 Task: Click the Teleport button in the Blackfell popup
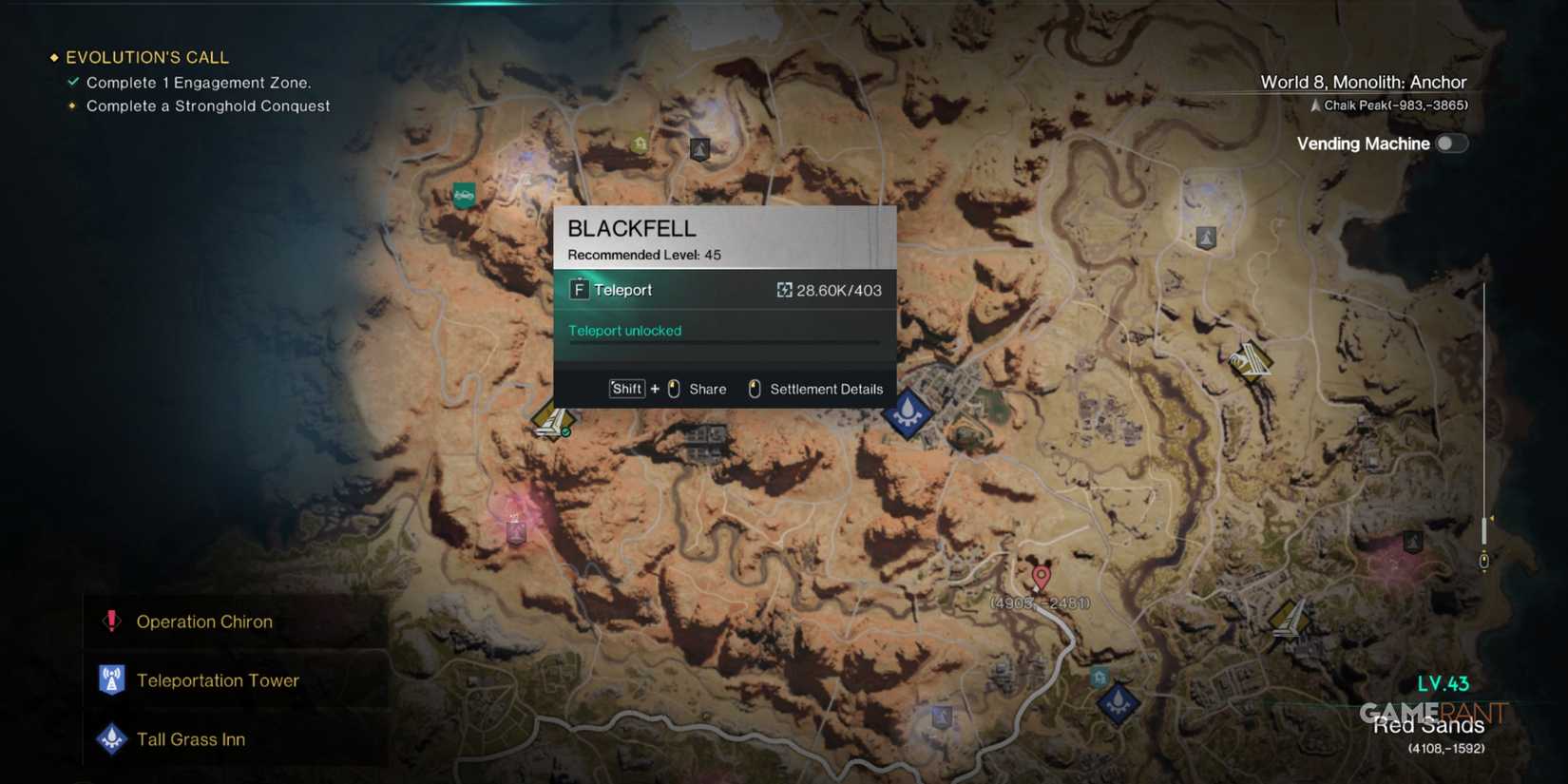click(x=622, y=290)
